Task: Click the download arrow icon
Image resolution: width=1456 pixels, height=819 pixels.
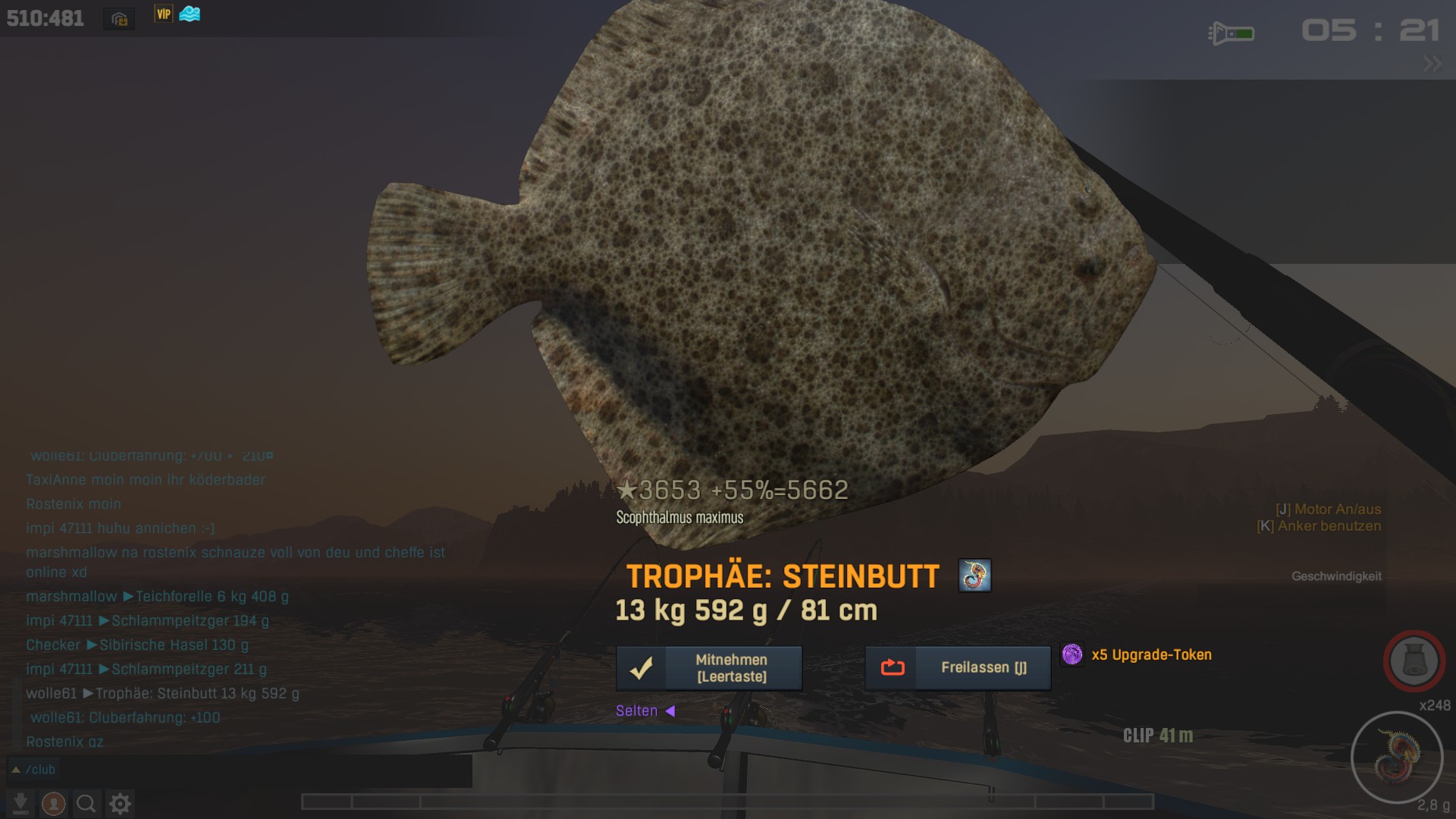Action: point(20,803)
